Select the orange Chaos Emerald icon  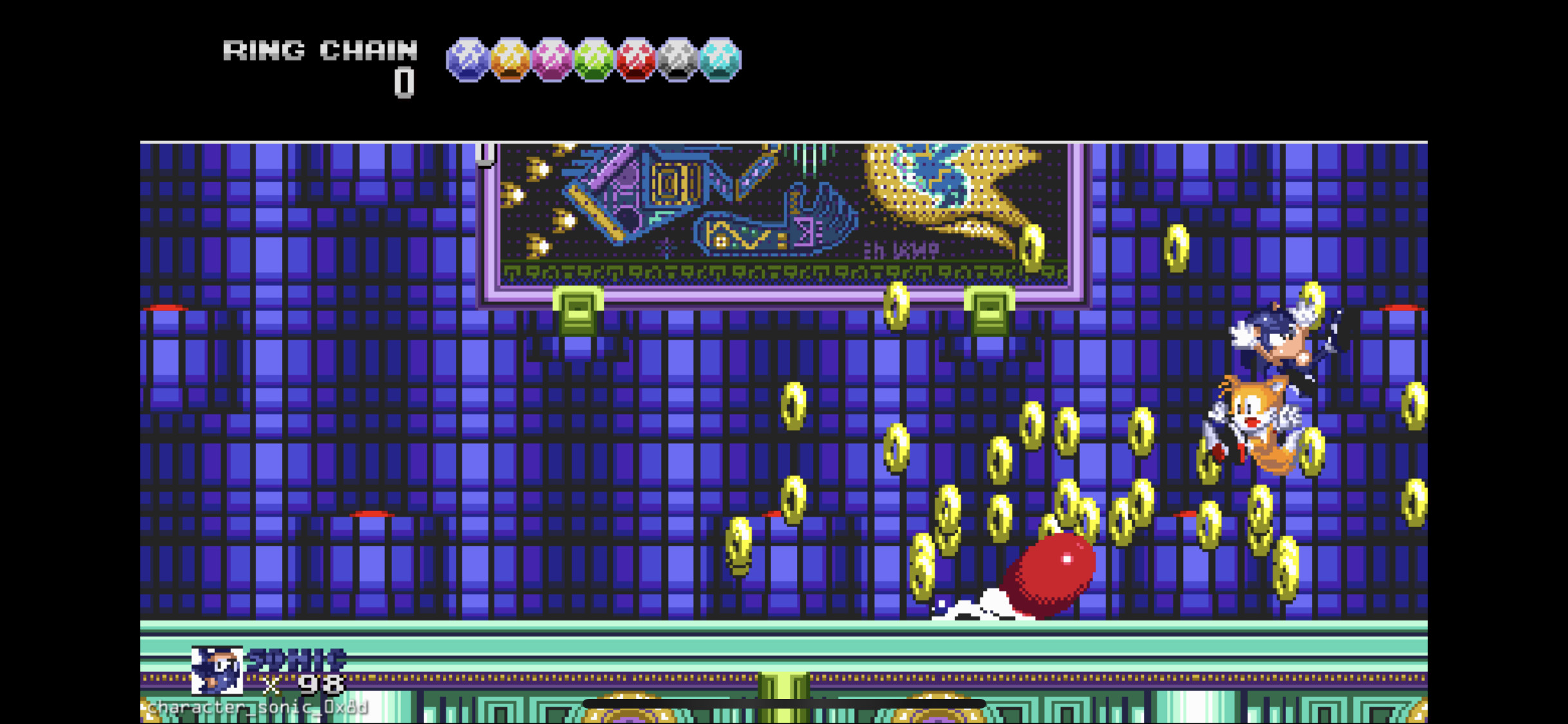pyautogui.click(x=510, y=61)
